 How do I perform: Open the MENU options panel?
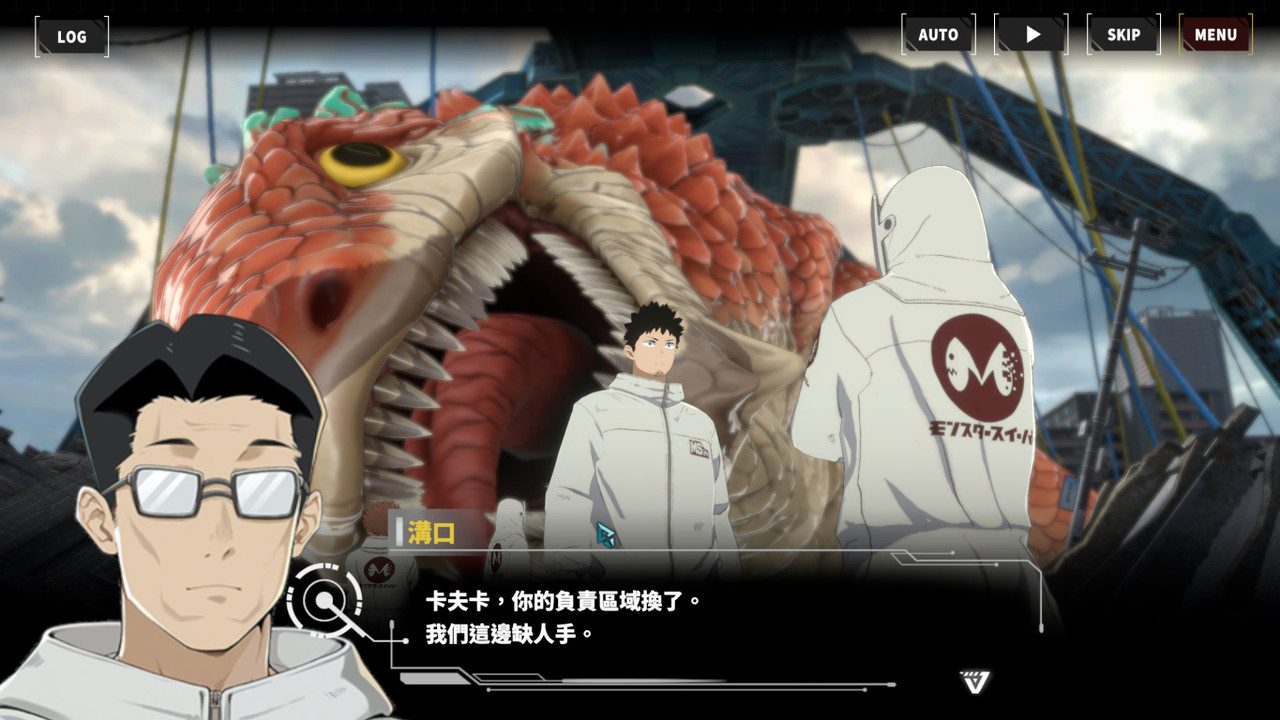(1214, 33)
